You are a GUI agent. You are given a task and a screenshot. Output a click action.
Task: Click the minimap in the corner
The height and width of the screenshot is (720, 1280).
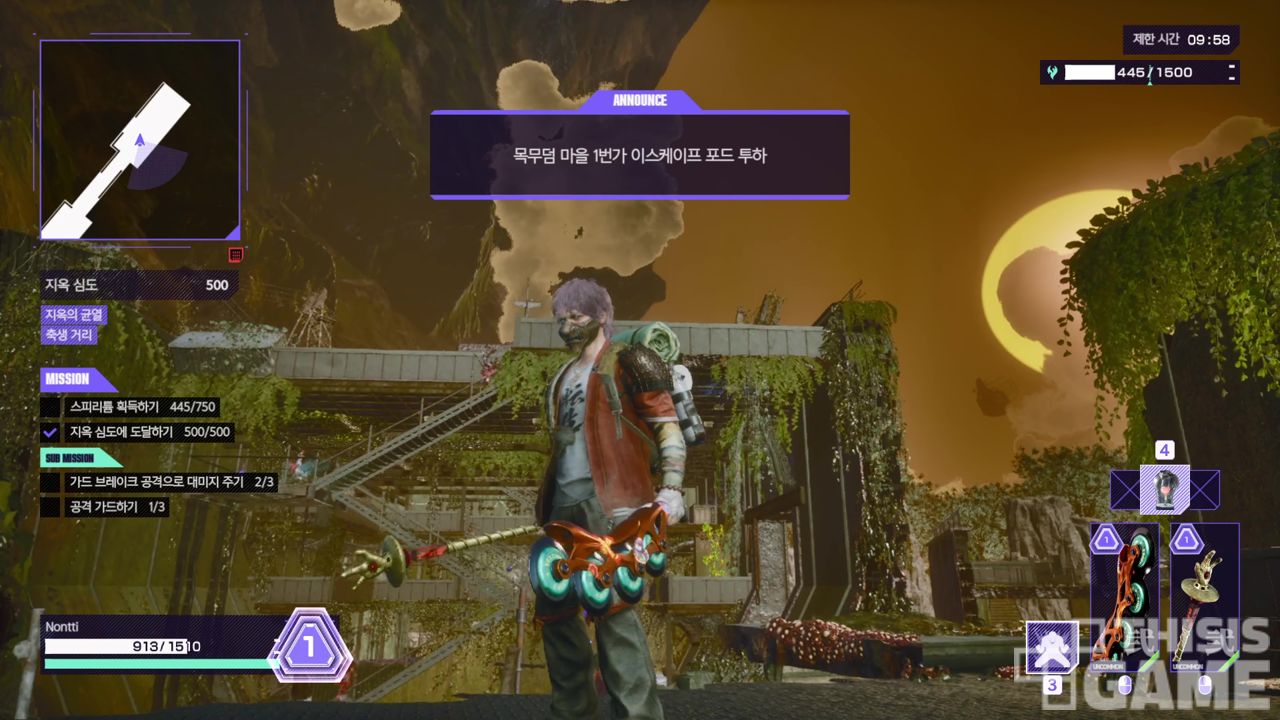click(140, 140)
